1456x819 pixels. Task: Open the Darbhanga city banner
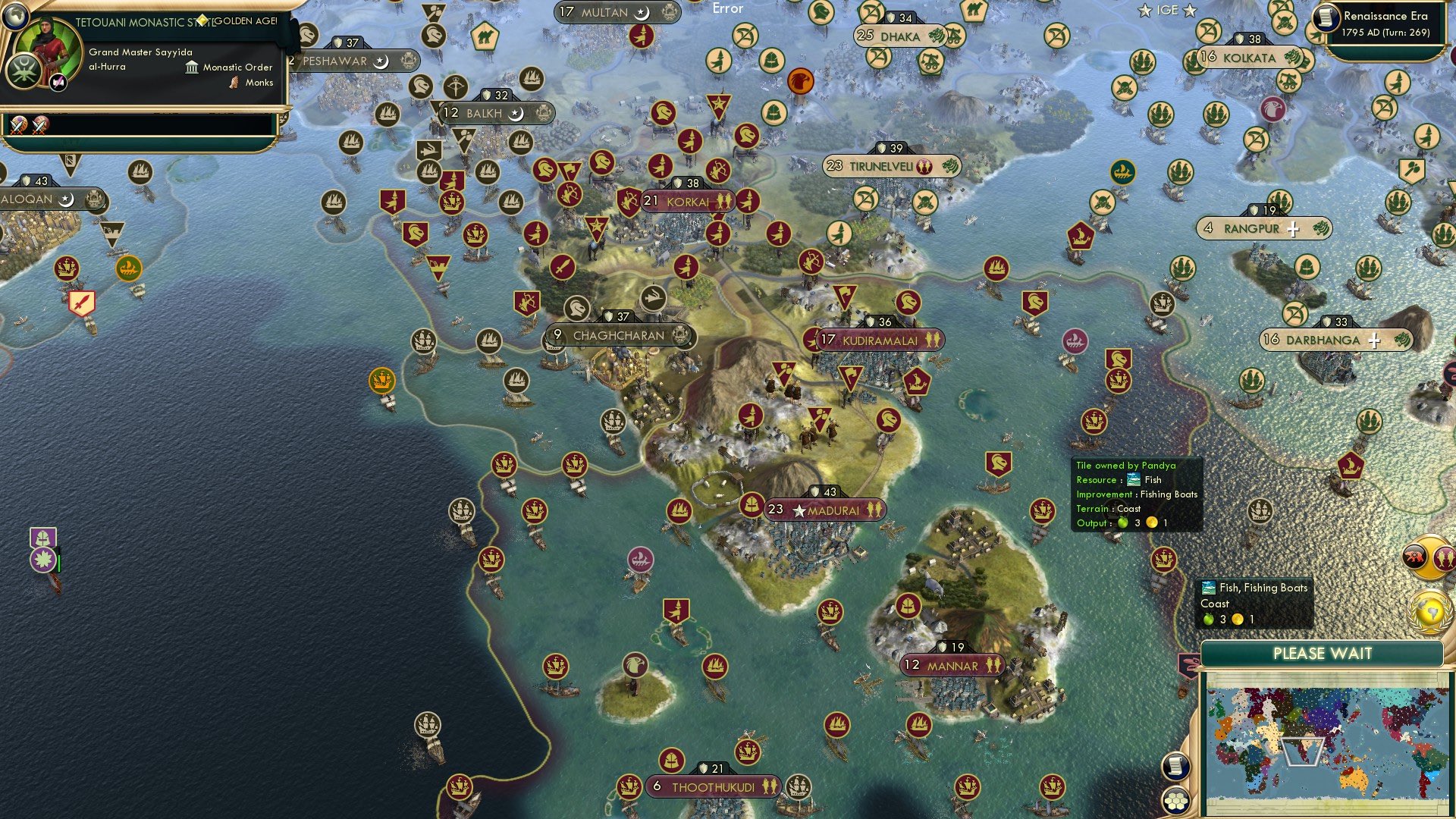[x=1323, y=340]
